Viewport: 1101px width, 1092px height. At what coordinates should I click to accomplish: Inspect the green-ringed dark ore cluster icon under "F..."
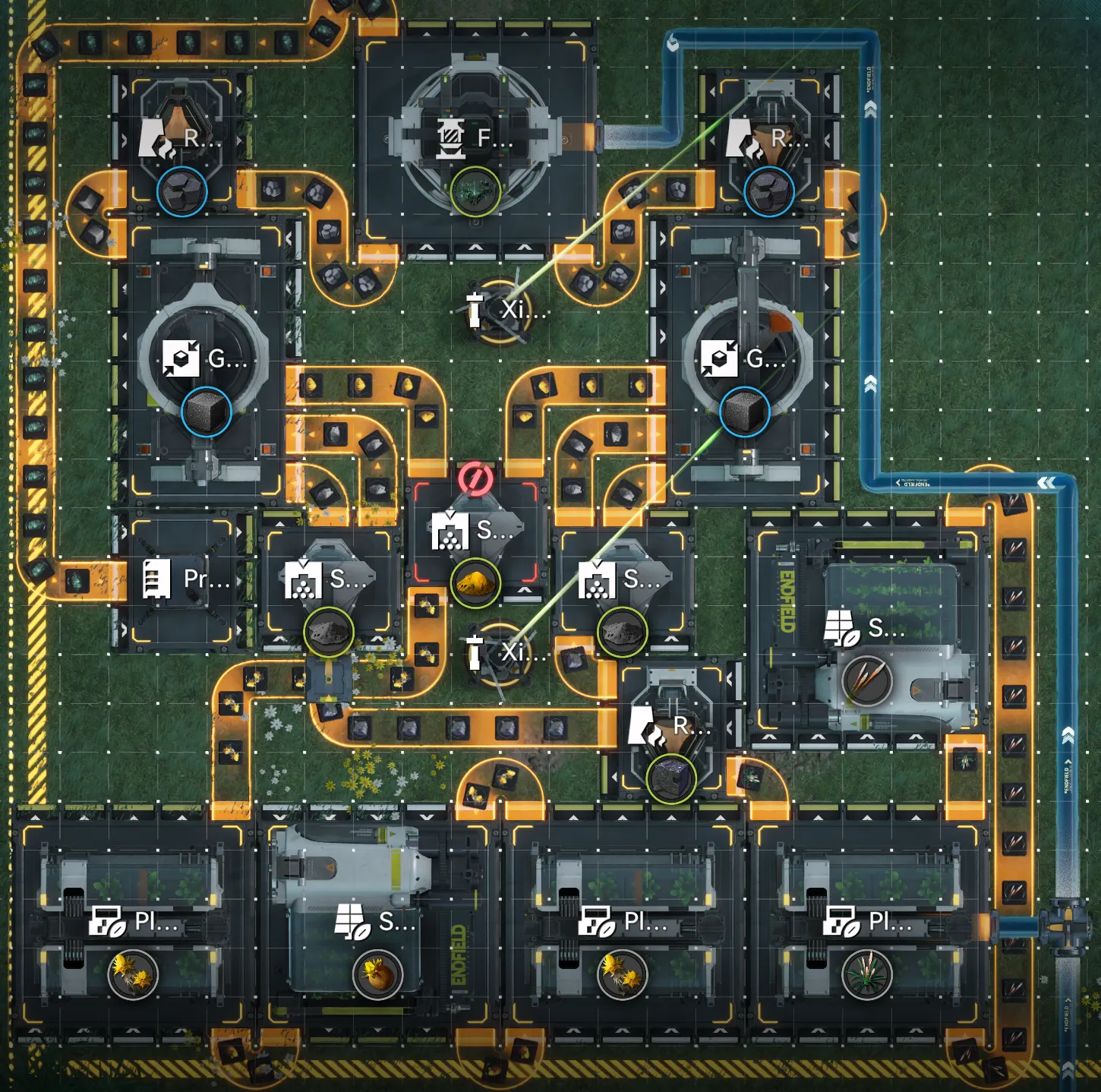click(475, 191)
